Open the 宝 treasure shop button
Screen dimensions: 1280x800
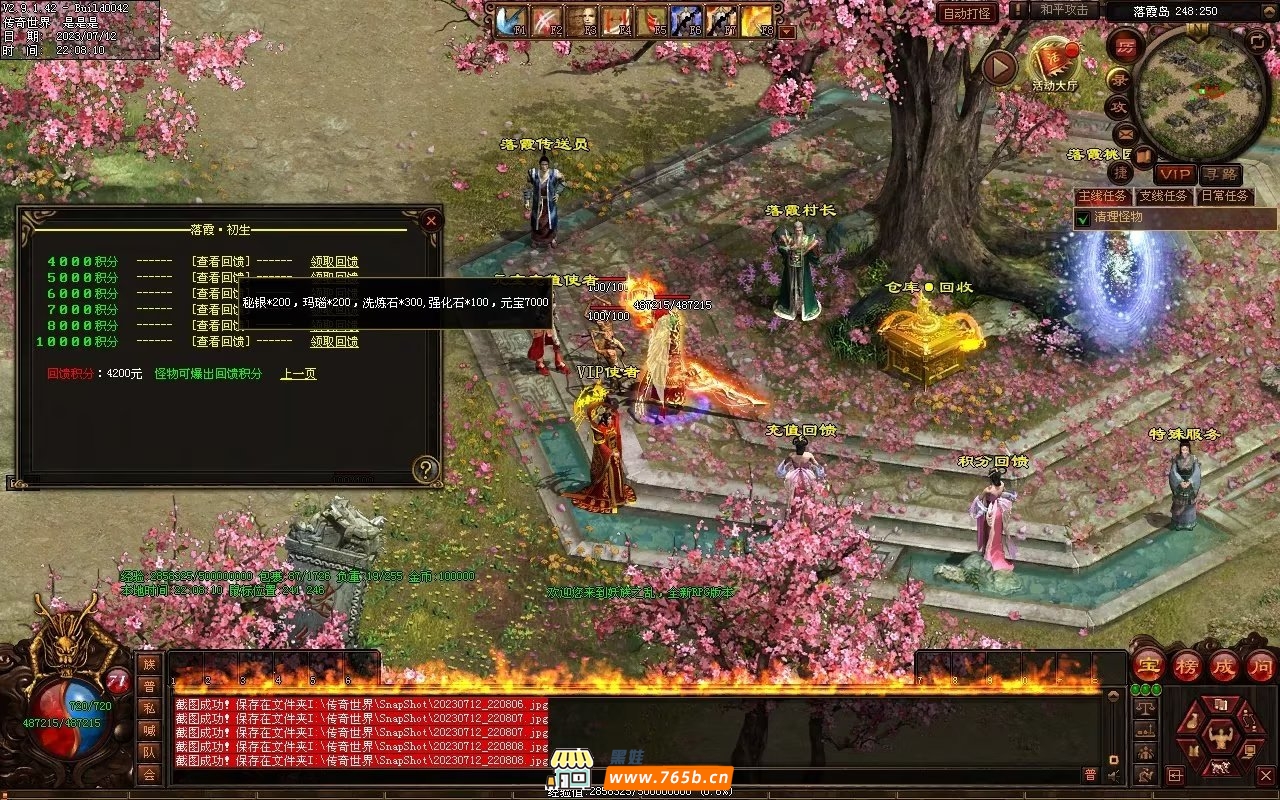1149,666
